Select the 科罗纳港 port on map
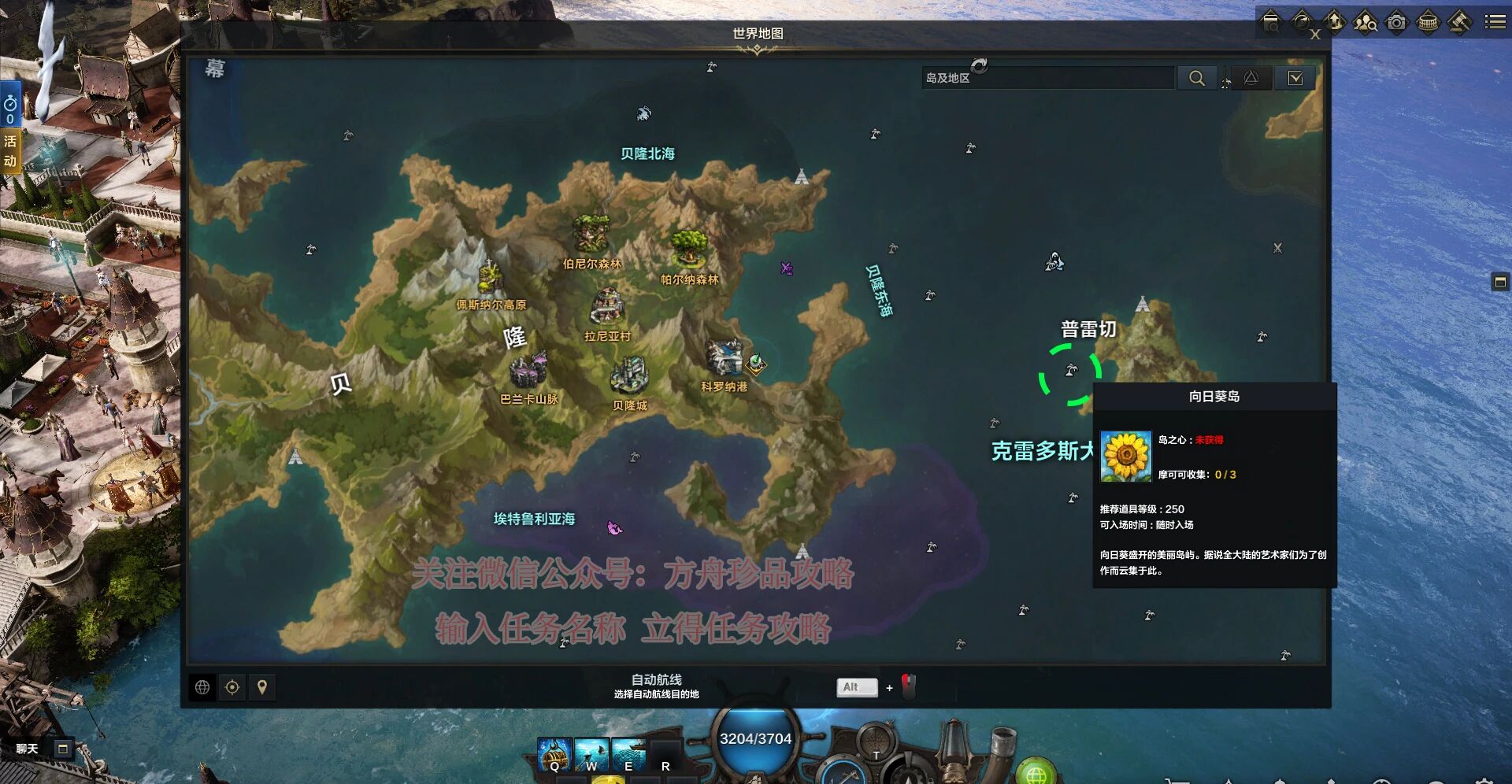This screenshot has width=1512, height=784. point(724,359)
